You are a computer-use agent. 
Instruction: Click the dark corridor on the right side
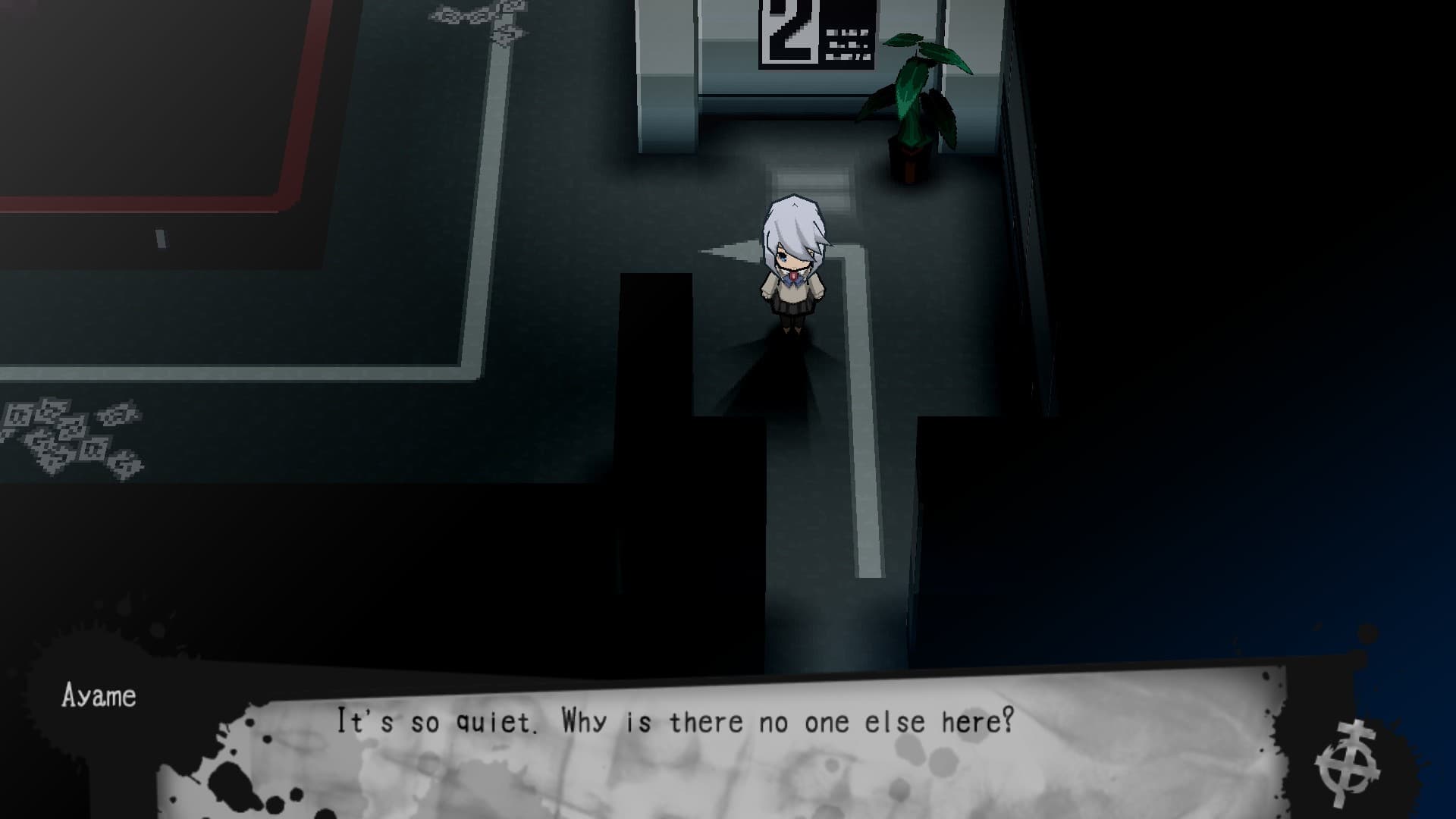click(1213, 303)
